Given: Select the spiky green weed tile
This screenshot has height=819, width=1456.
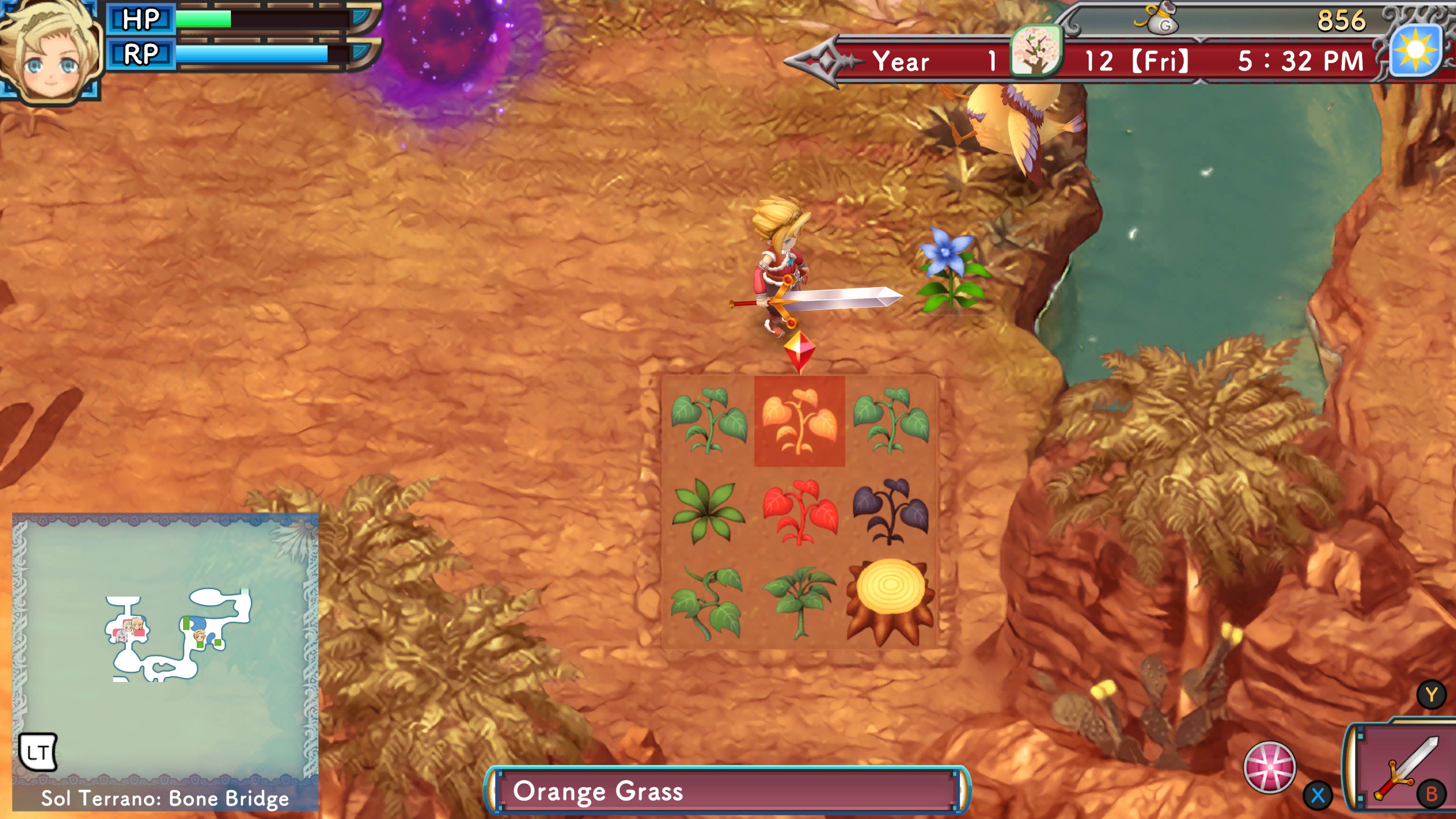Looking at the screenshot, I should [x=708, y=512].
